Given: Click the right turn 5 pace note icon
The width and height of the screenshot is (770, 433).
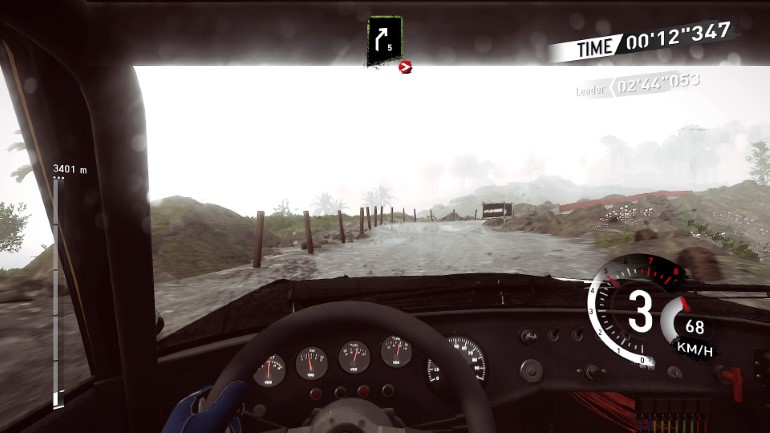Looking at the screenshot, I should [x=385, y=39].
